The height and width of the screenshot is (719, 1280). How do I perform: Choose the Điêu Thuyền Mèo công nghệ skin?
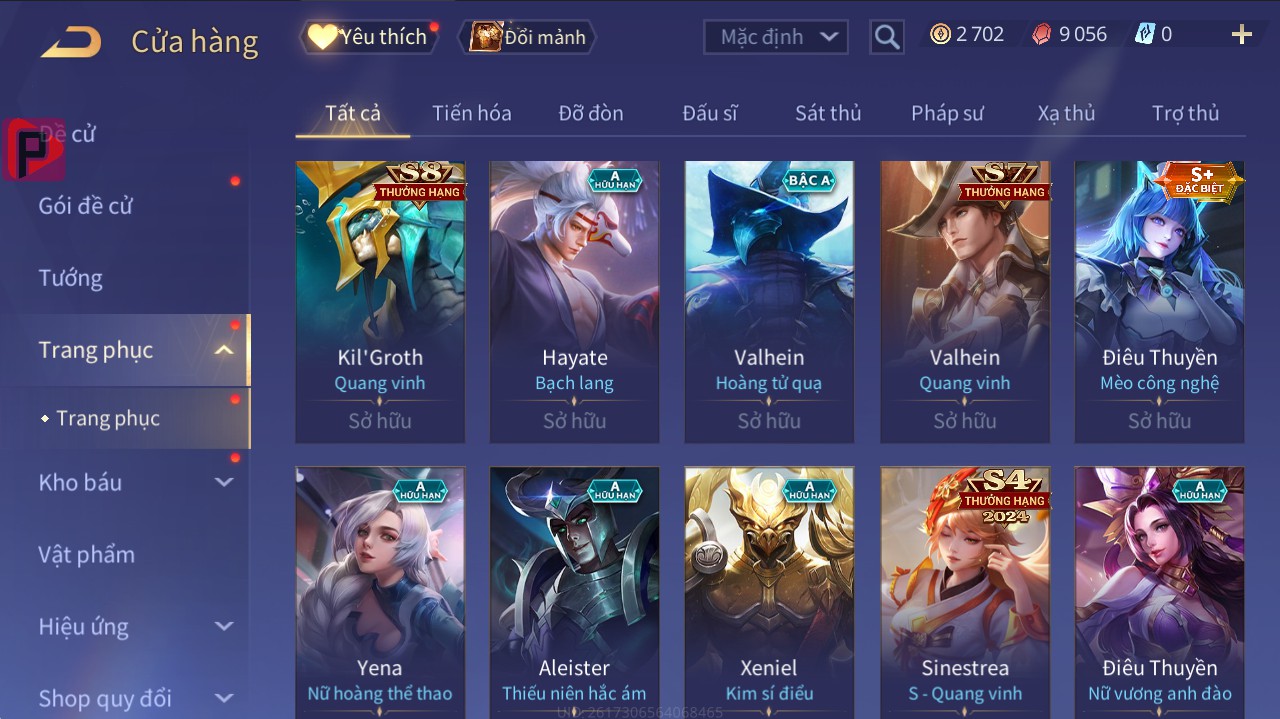click(x=1159, y=301)
